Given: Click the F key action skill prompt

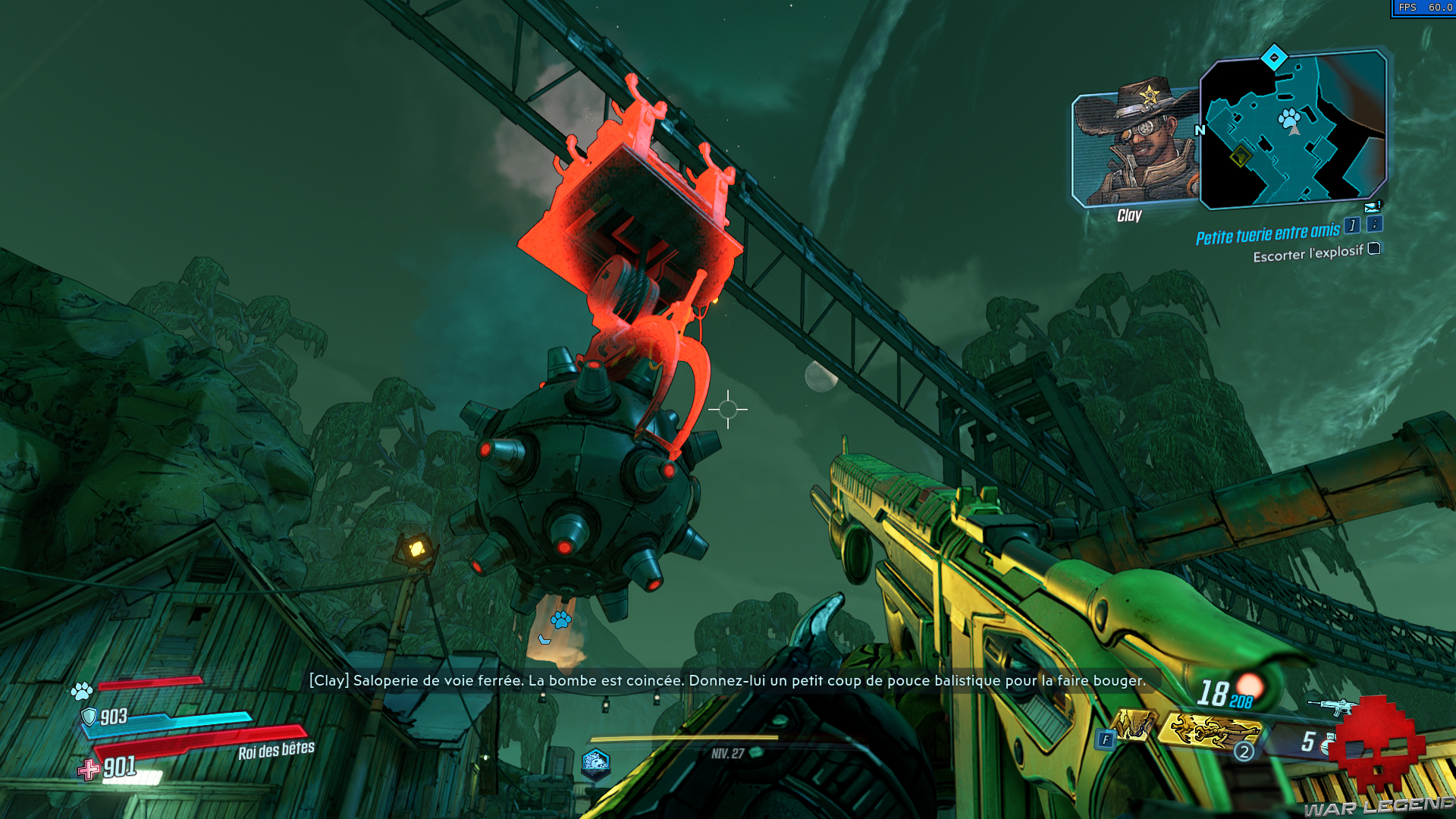Looking at the screenshot, I should 1106,739.
